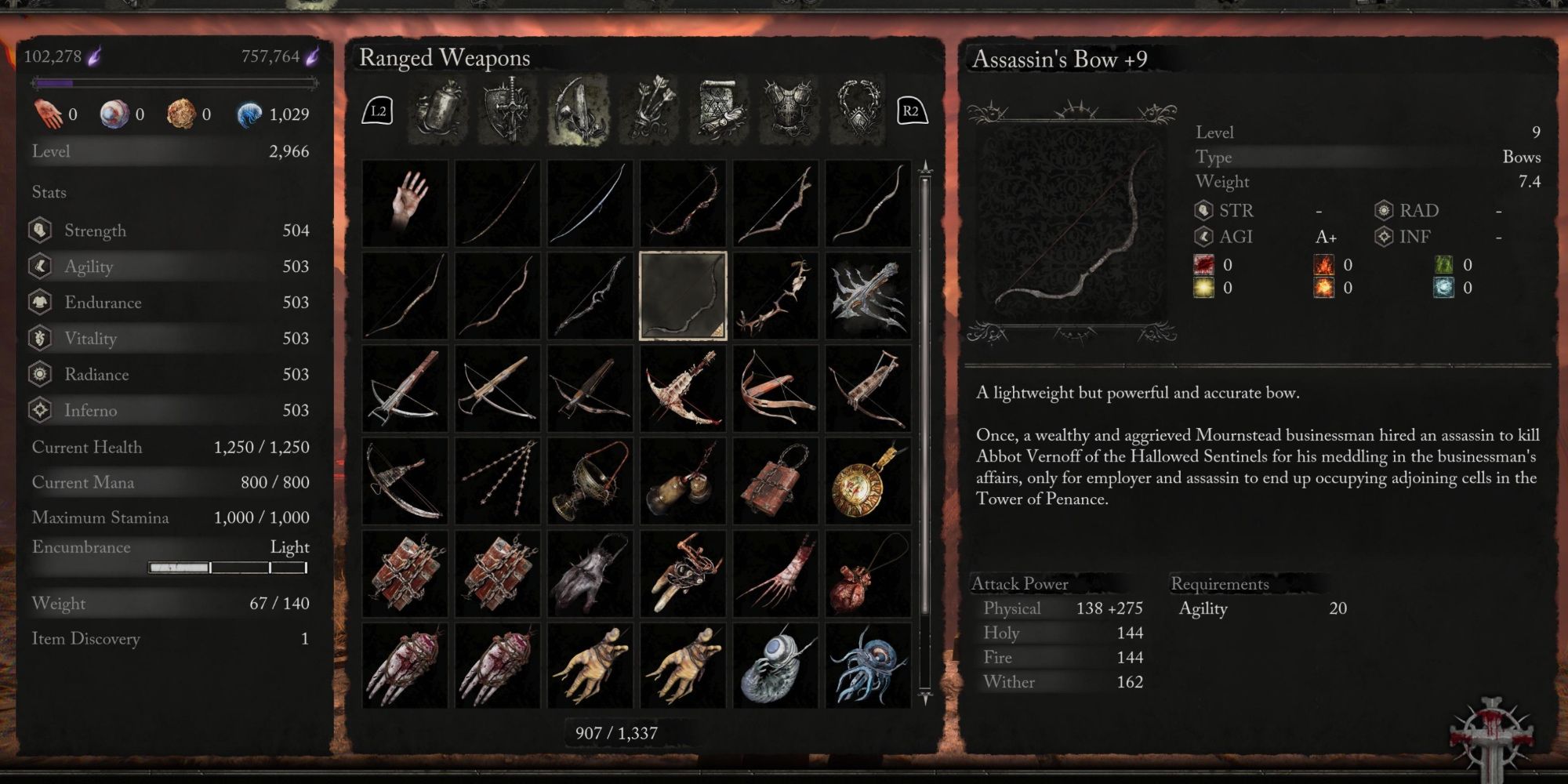Screen dimensions: 1568x784
Task: Click the golden compass pendant item
Action: [x=868, y=481]
